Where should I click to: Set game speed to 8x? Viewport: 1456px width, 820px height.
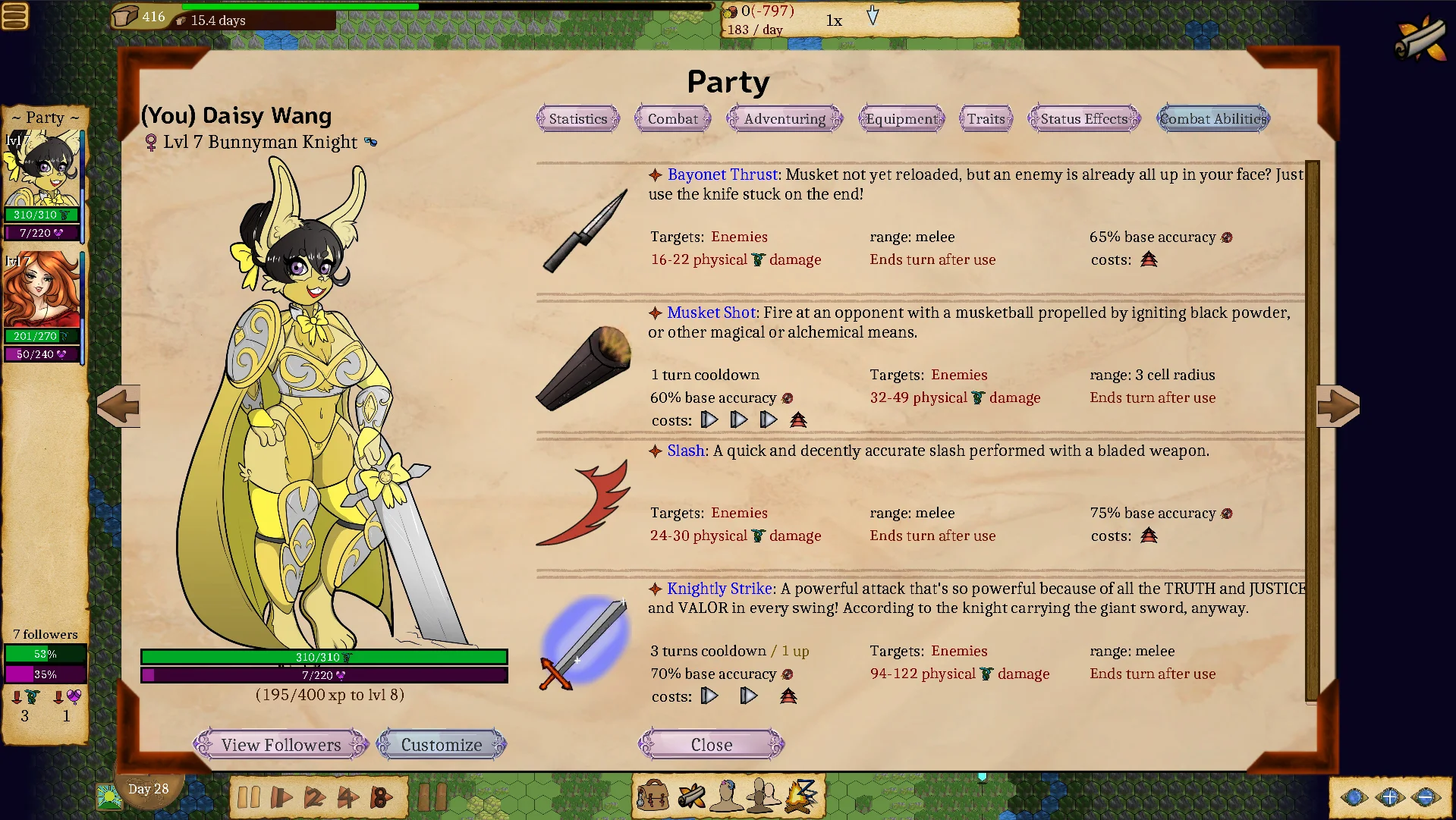pos(381,797)
